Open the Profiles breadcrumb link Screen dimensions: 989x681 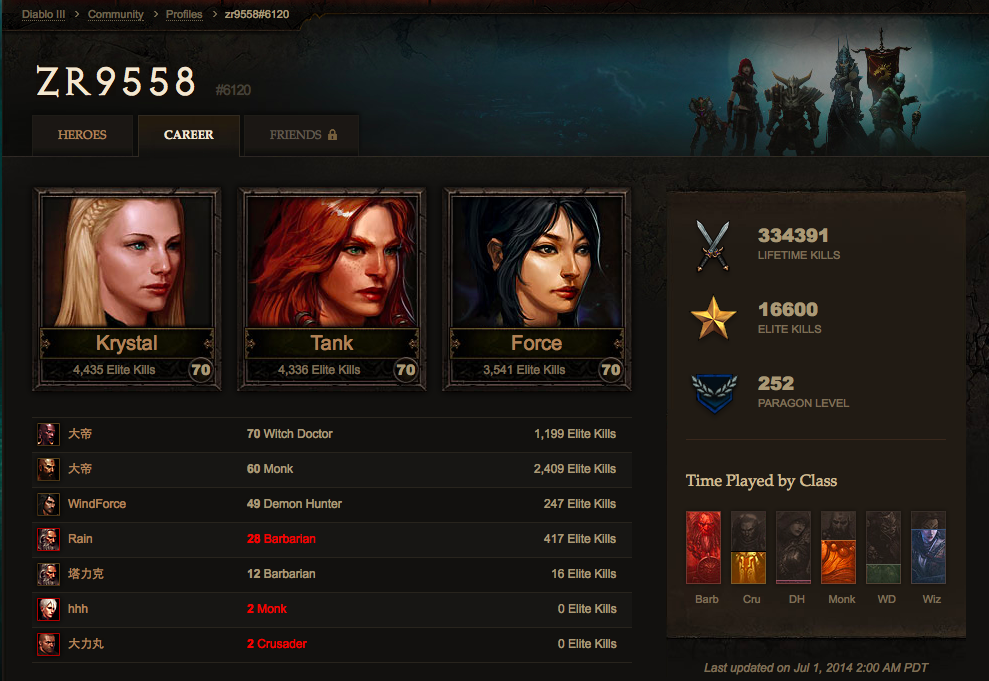[x=184, y=14]
